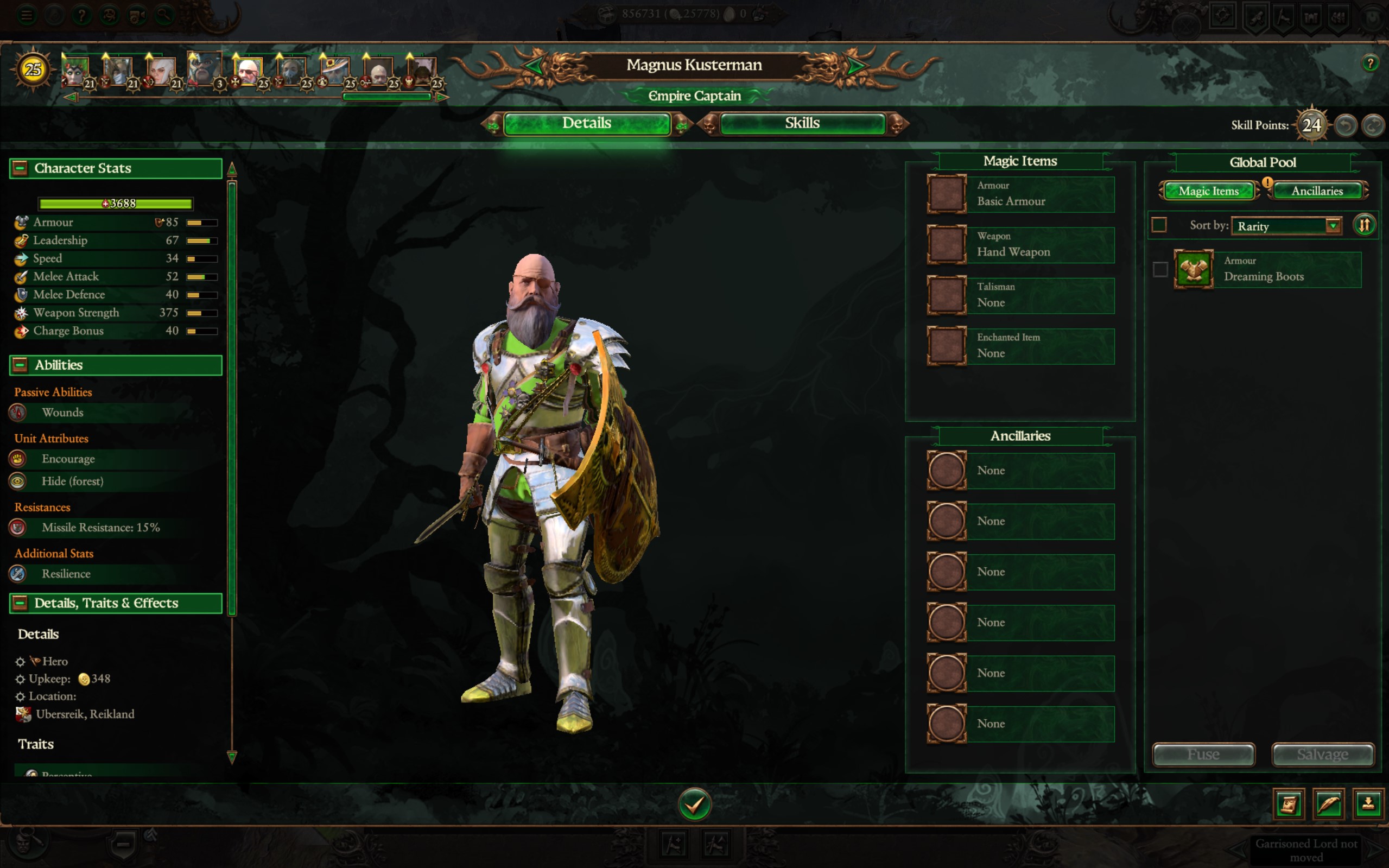Image resolution: width=1389 pixels, height=868 pixels.
Task: Open the scroll details icon bottom-right
Action: tap(1288, 805)
